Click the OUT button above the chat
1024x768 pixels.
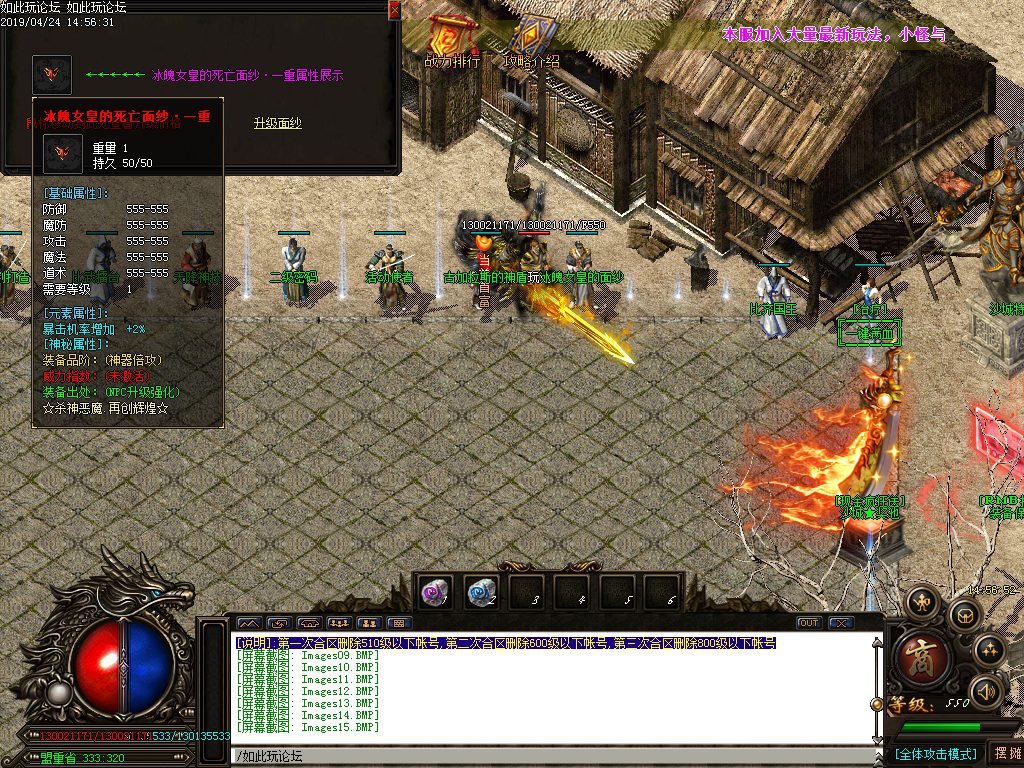click(808, 623)
